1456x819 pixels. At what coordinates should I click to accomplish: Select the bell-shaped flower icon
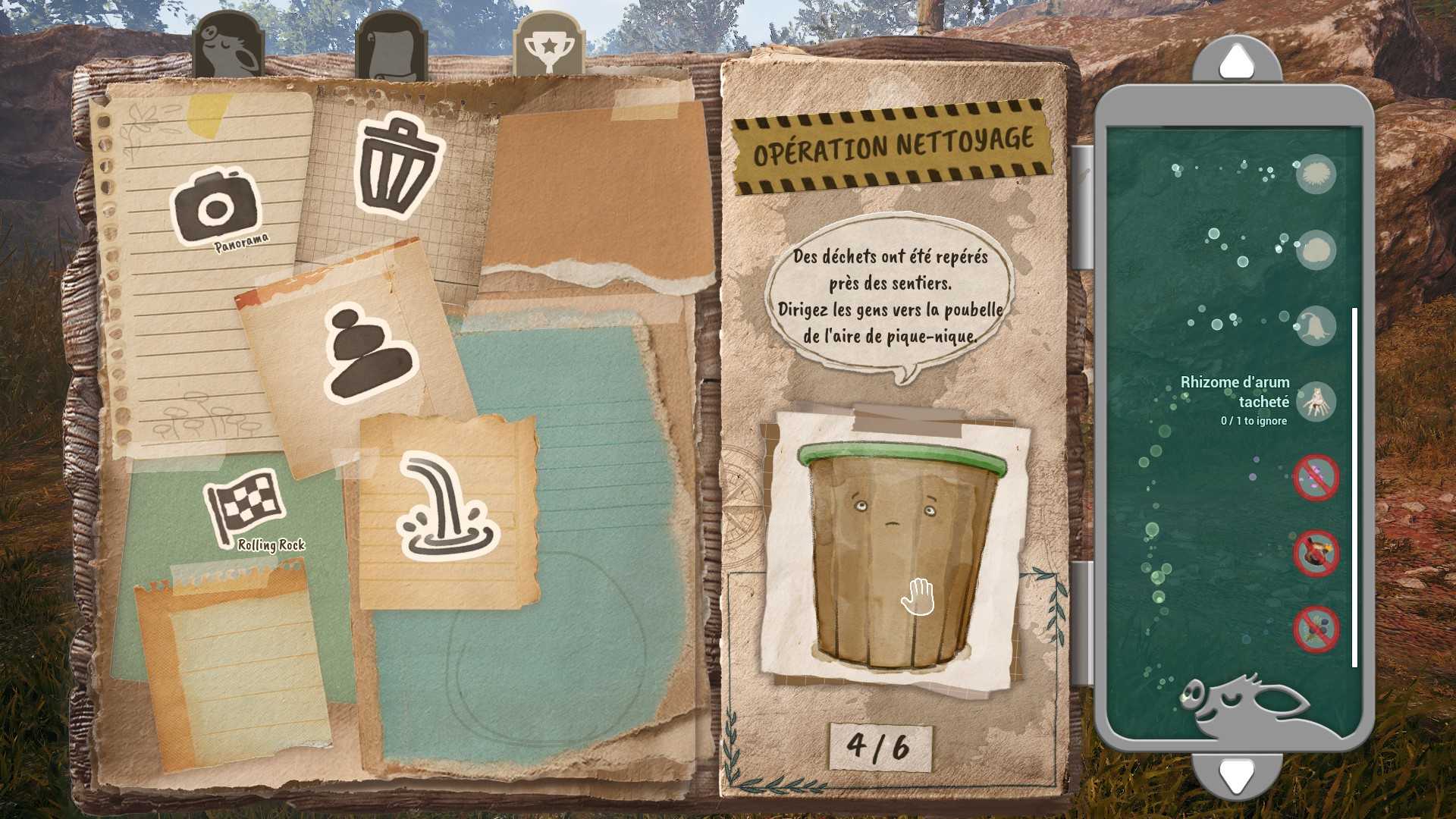pyautogui.click(x=1316, y=326)
